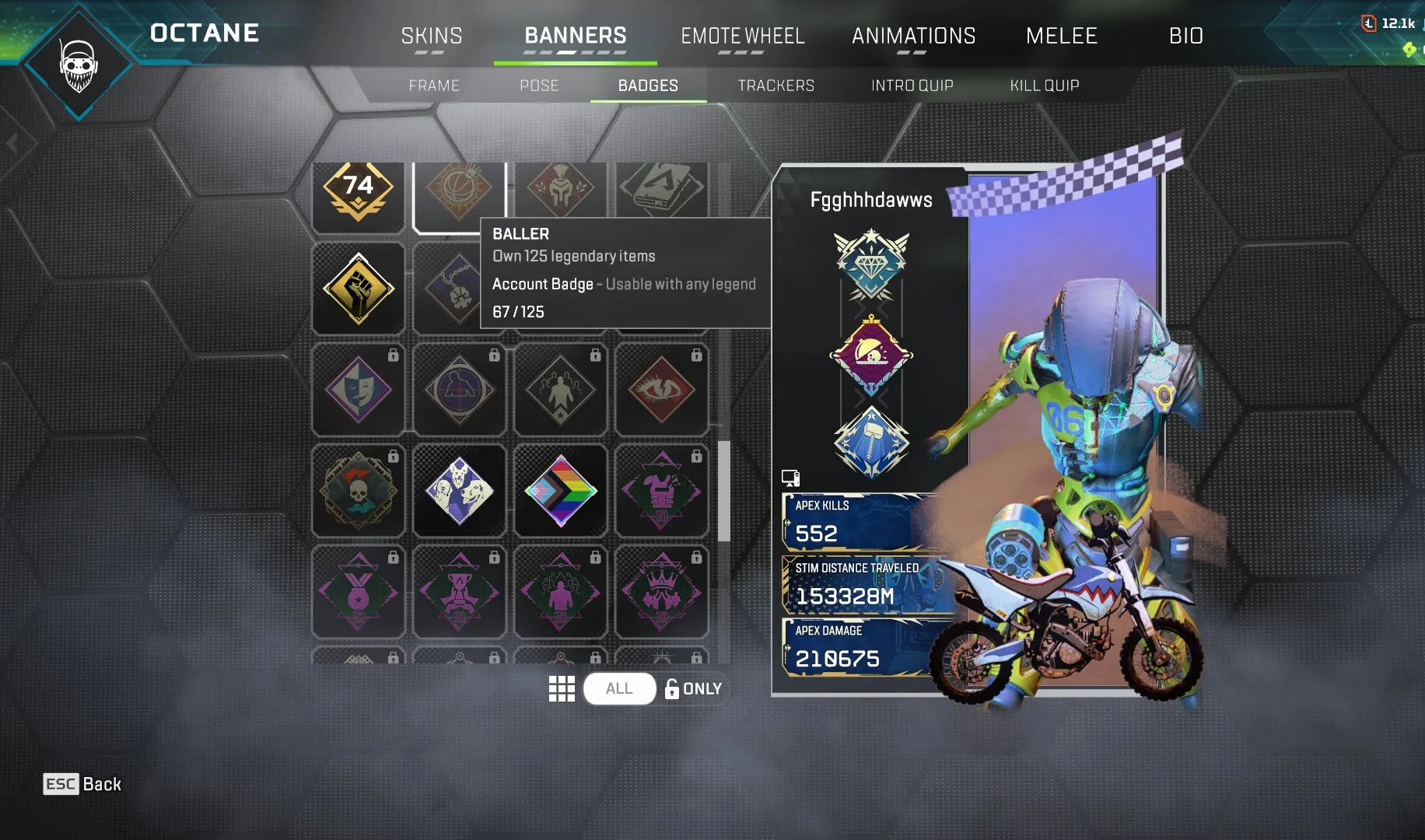Open the TRACKERS sub-tab

pyautogui.click(x=776, y=86)
